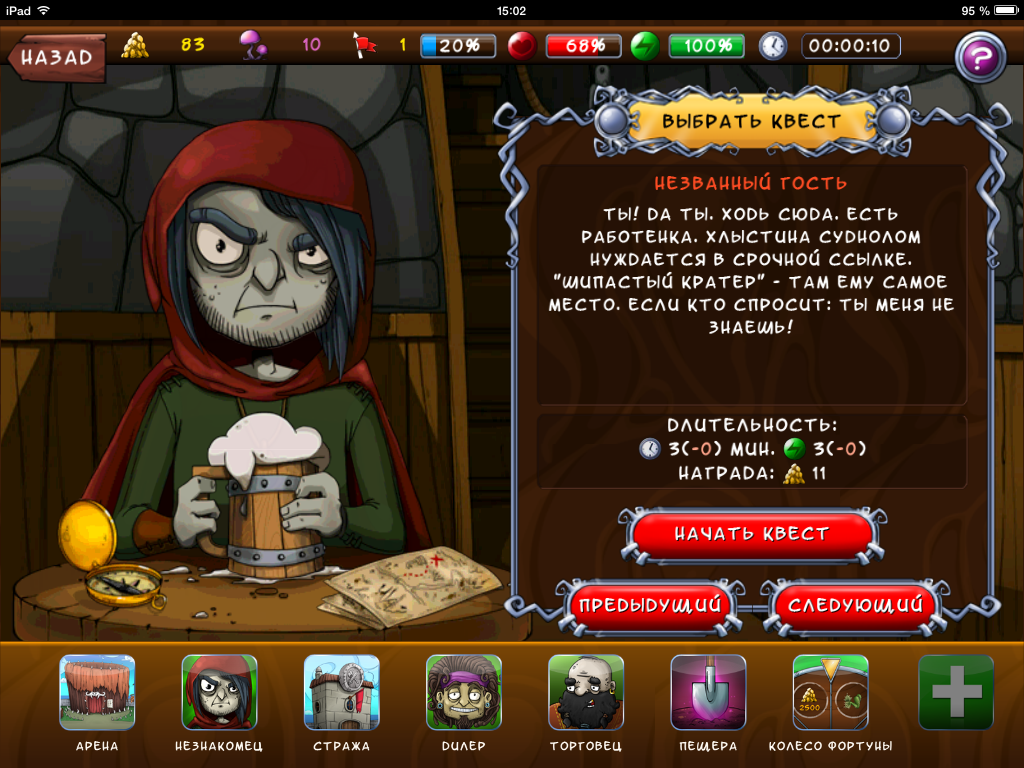Start the quest with НАЧАТЬ КВЕСТ
This screenshot has height=768, width=1024.
(x=751, y=535)
